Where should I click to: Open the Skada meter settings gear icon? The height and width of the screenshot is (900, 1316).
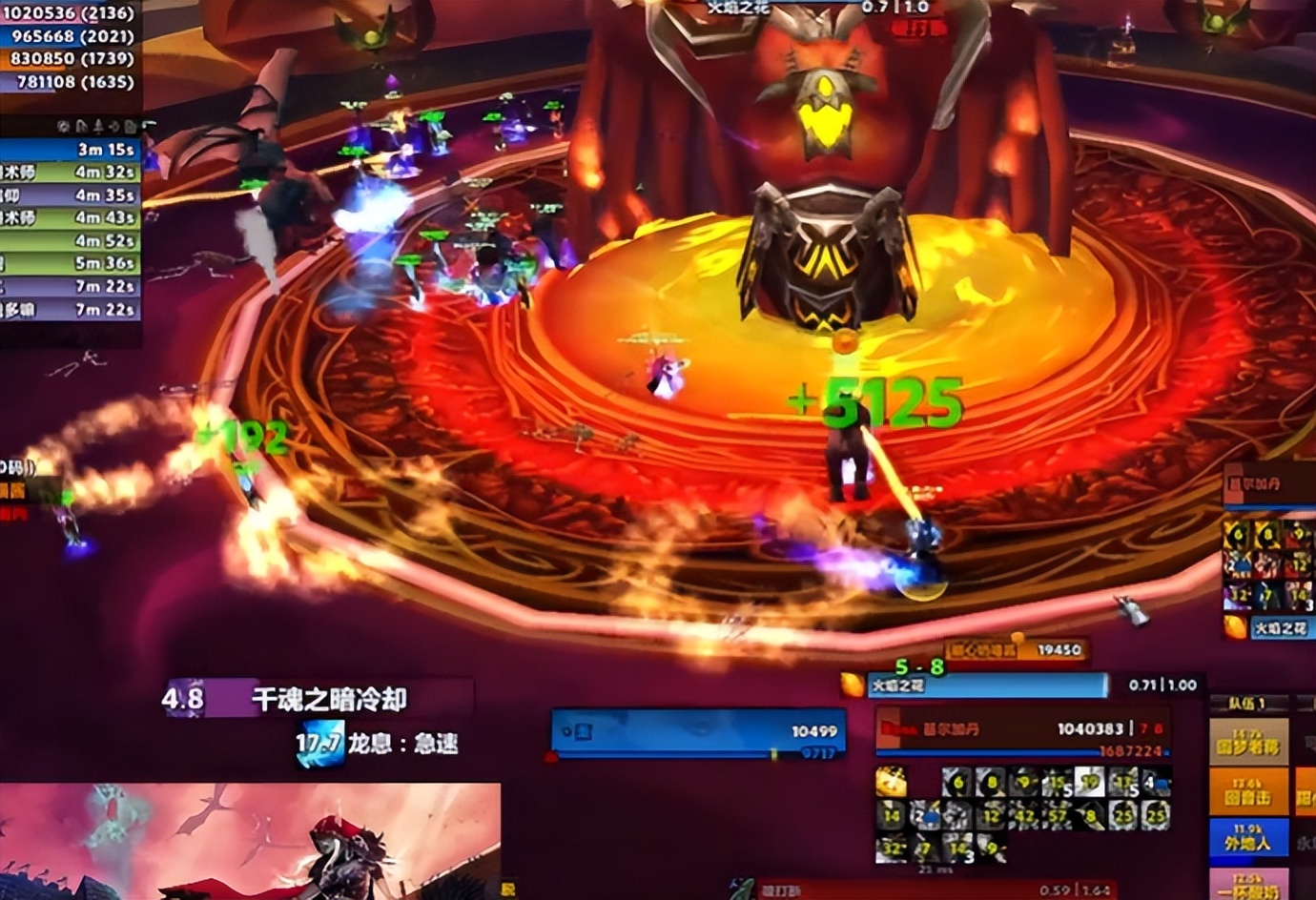[x=63, y=126]
